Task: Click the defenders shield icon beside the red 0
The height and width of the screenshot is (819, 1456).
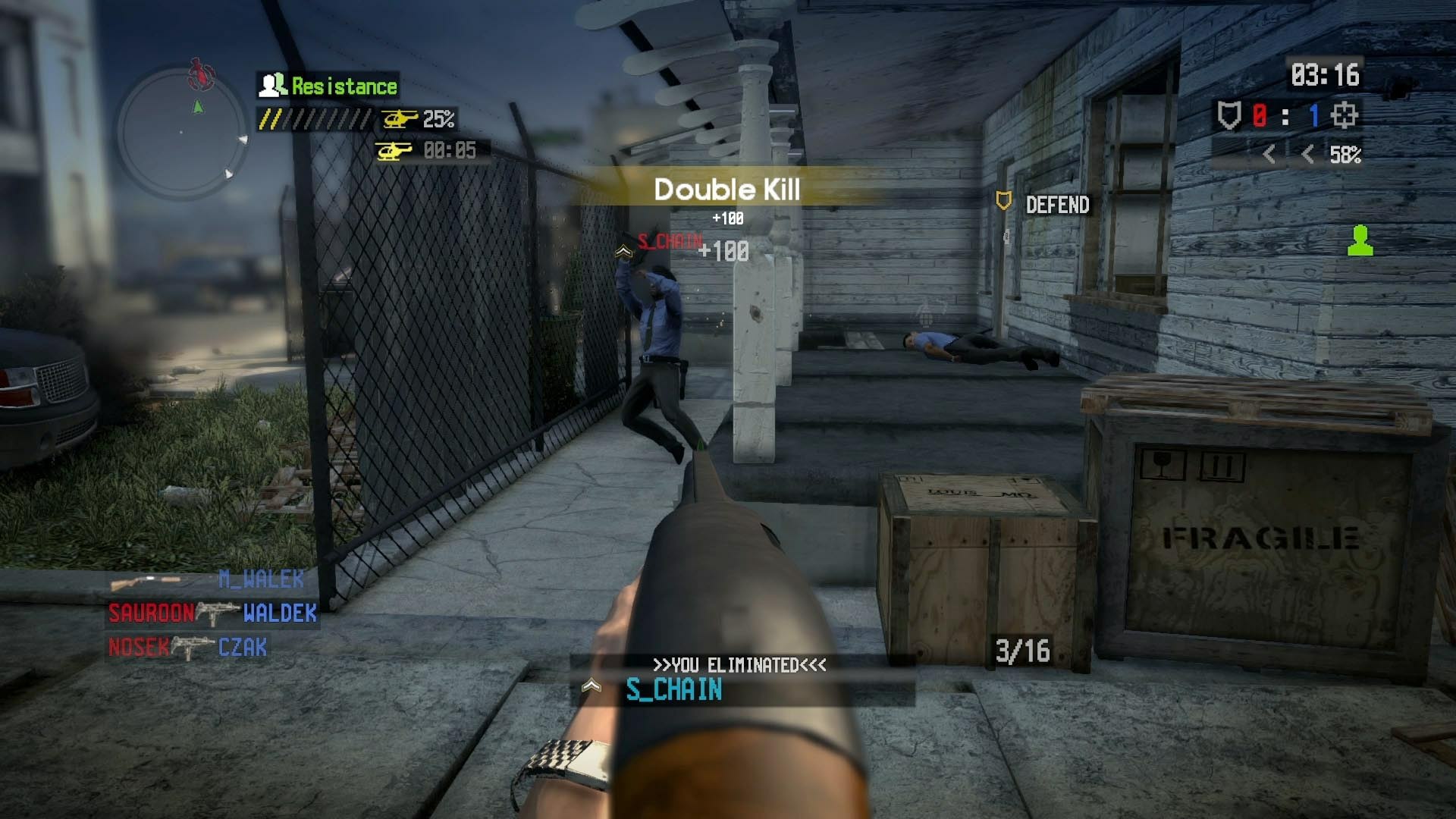Action: click(x=1230, y=115)
